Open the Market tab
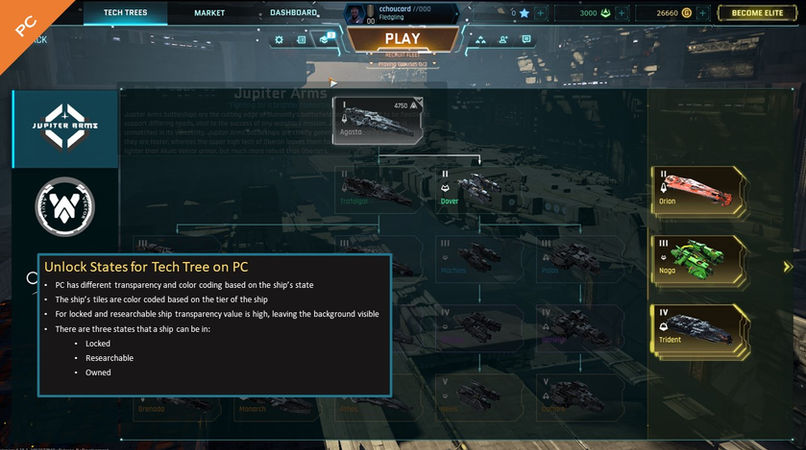 (x=207, y=13)
